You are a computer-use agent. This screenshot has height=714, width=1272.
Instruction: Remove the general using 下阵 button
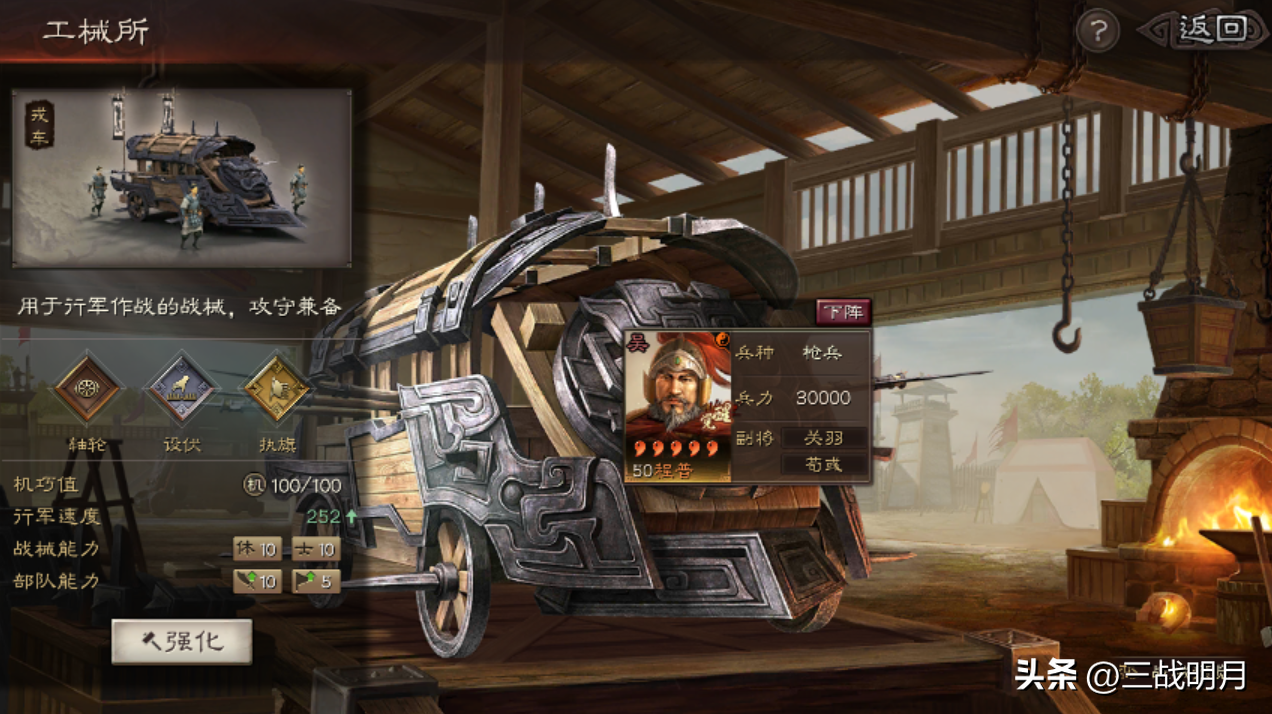click(843, 312)
